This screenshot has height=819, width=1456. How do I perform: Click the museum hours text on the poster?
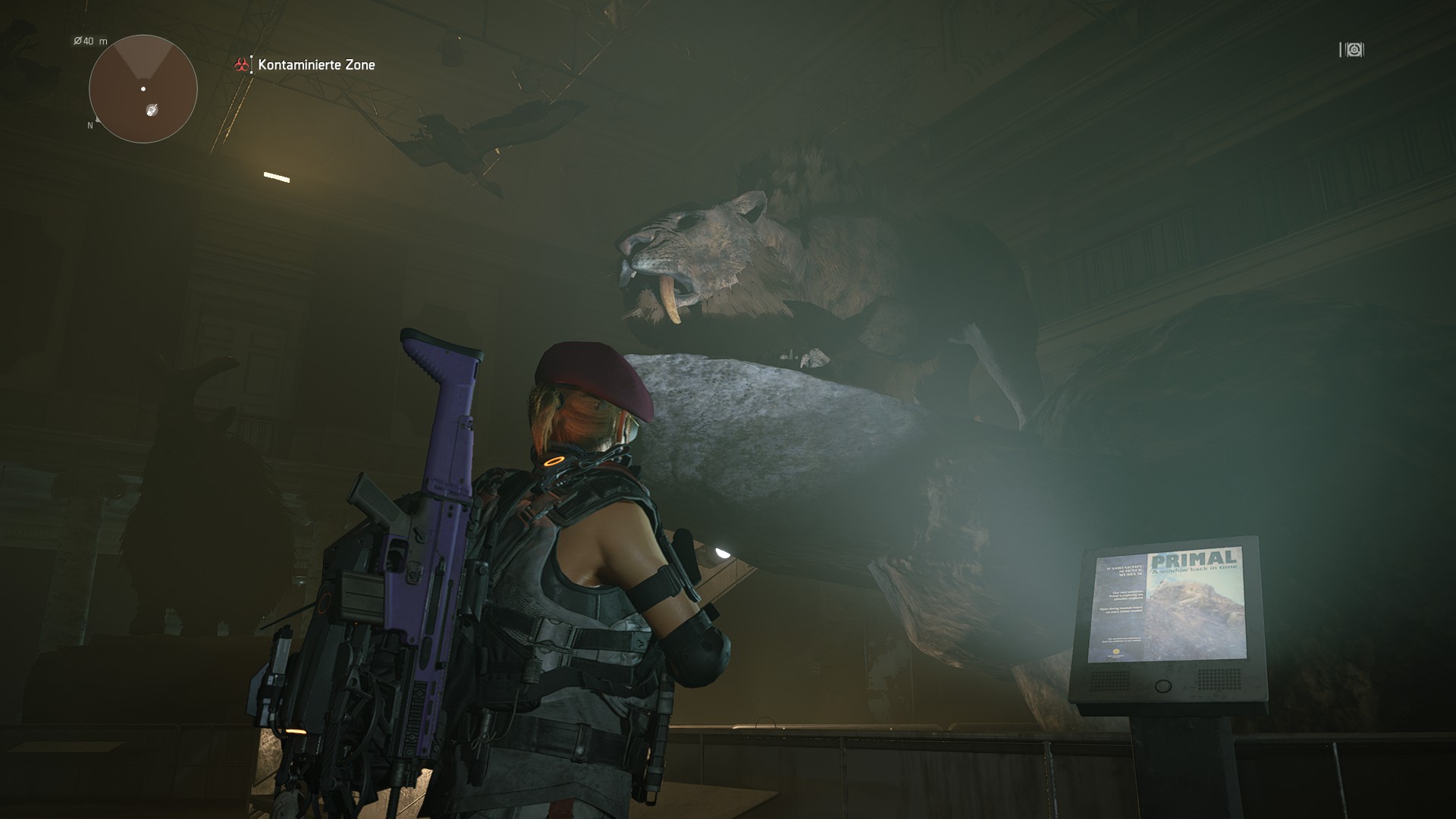click(x=1123, y=611)
